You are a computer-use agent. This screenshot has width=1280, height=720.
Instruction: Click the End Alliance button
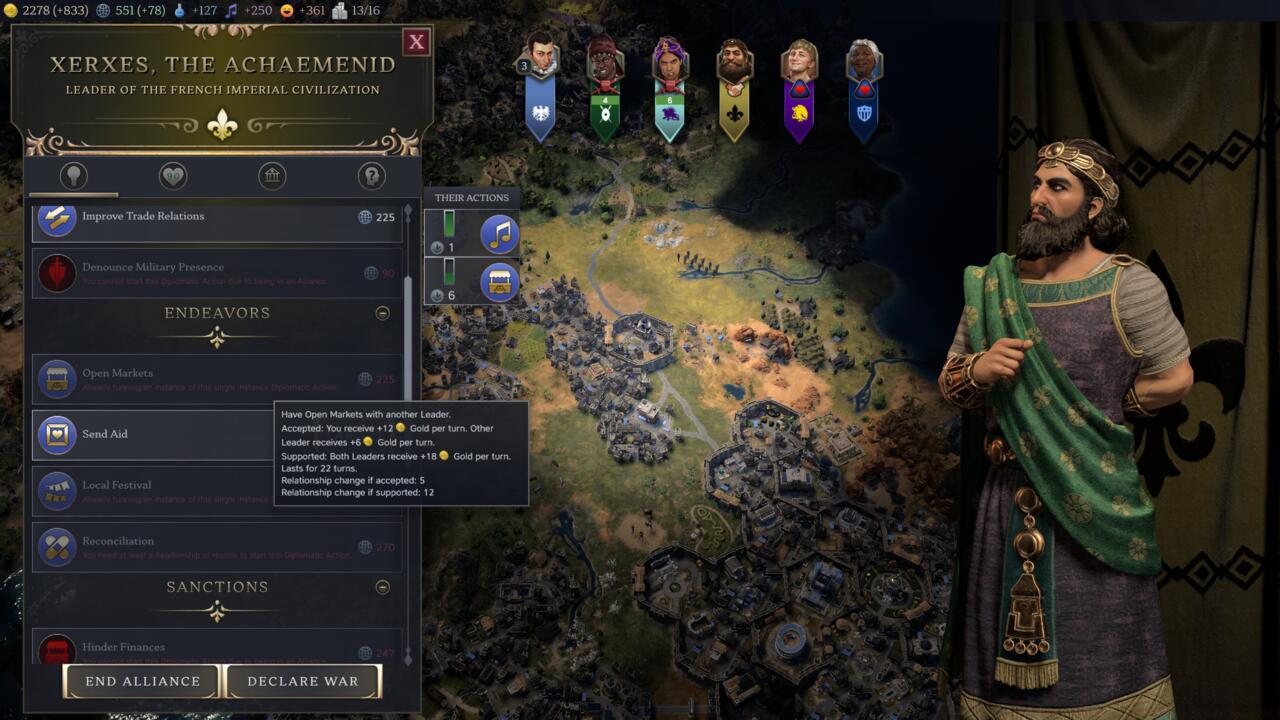(x=142, y=681)
